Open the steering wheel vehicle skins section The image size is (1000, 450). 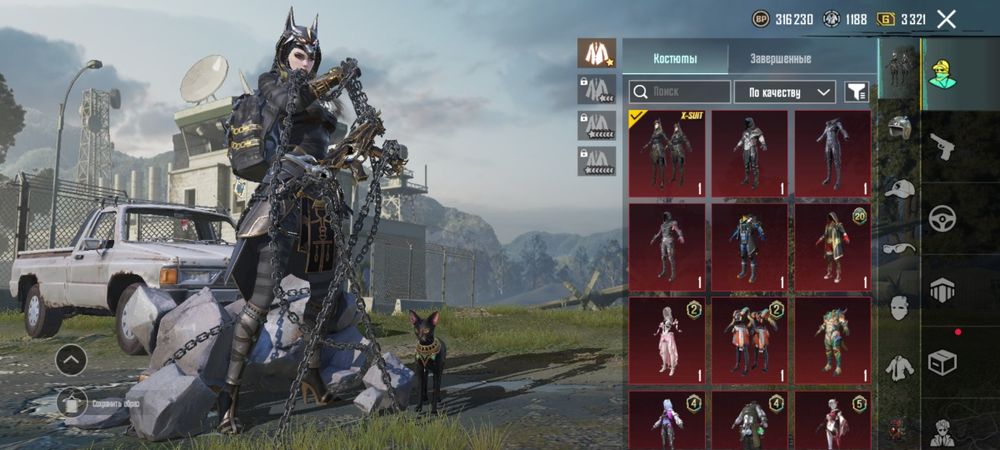942,219
